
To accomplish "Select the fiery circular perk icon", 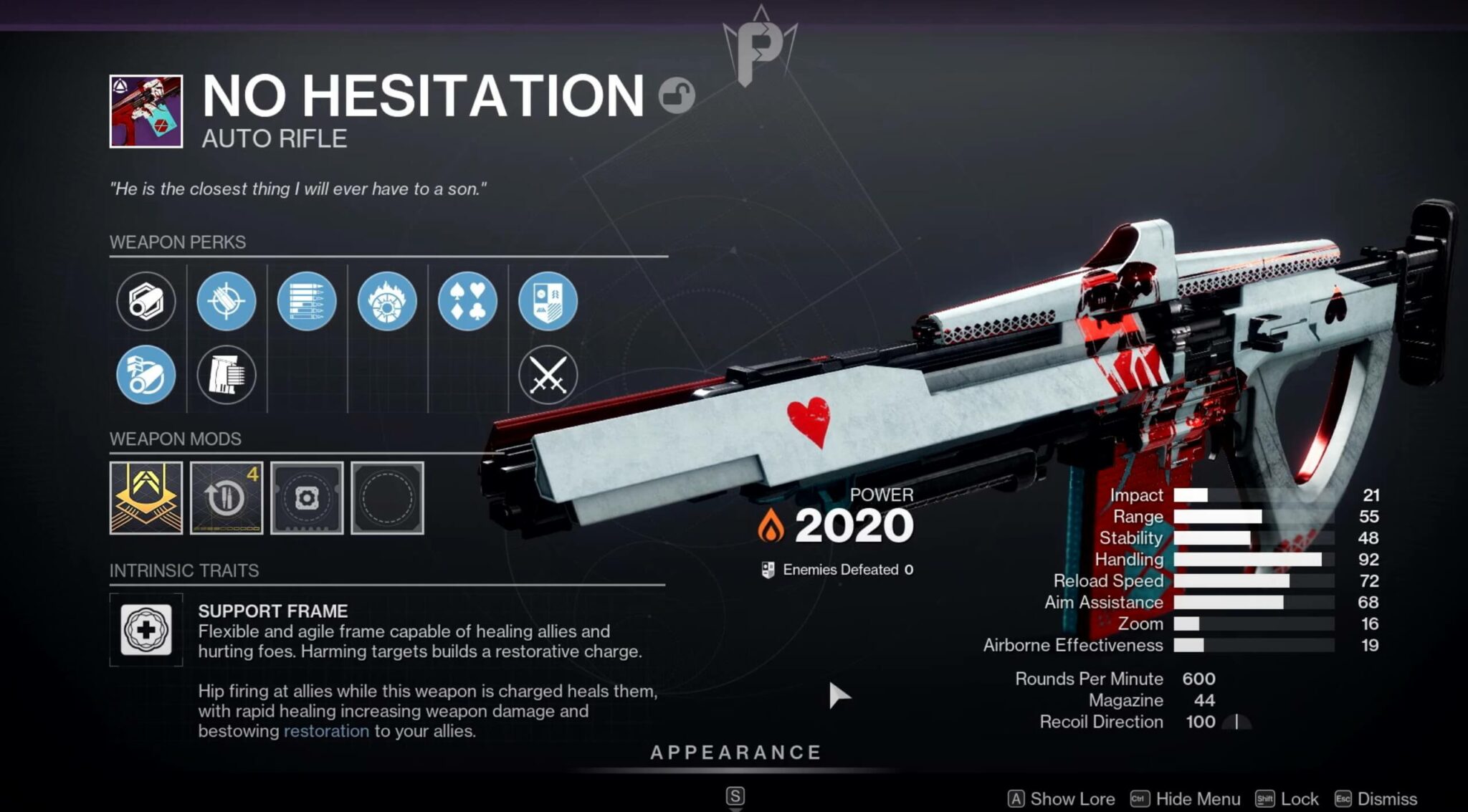I will click(x=386, y=302).
